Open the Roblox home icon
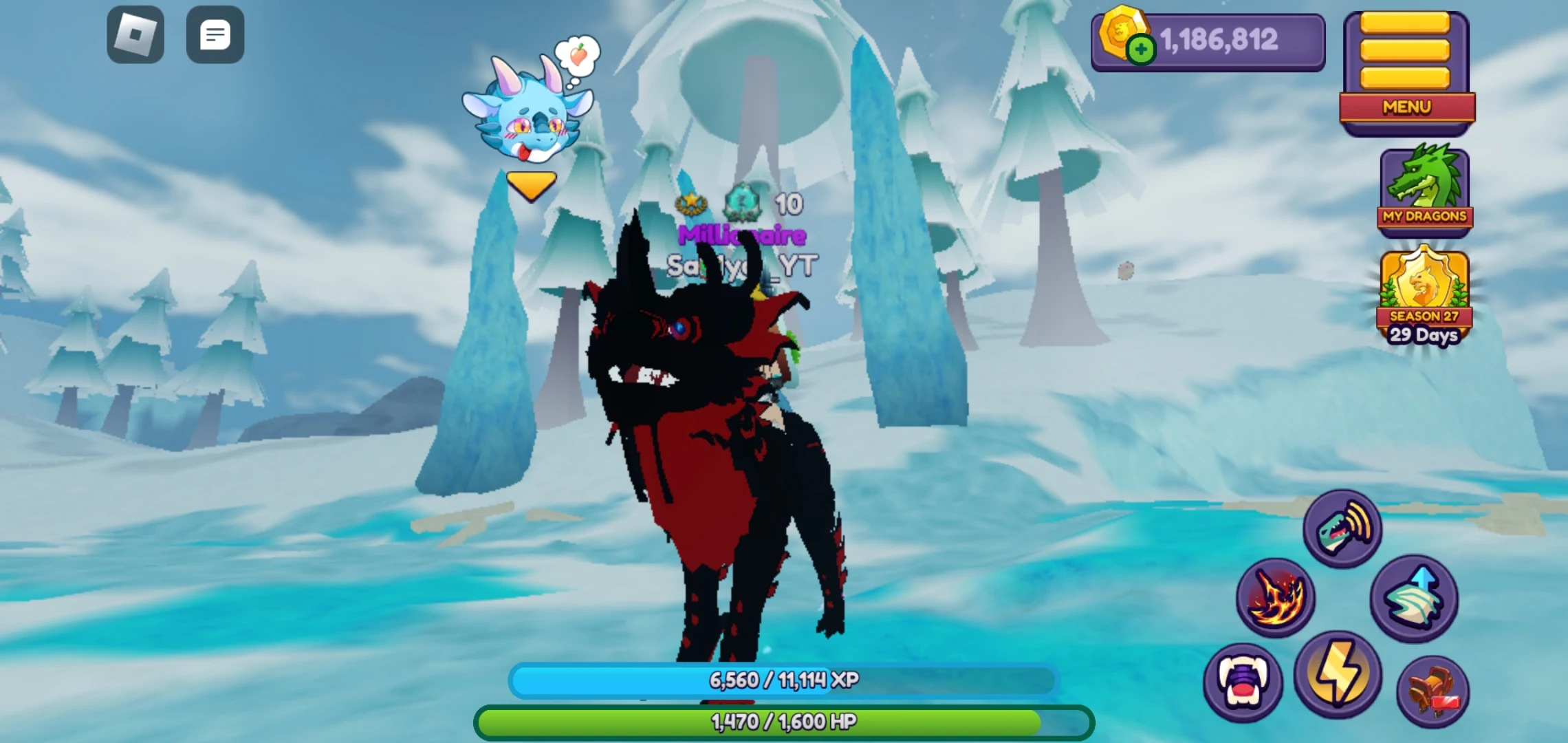This screenshot has width=1568, height=743. coord(135,34)
